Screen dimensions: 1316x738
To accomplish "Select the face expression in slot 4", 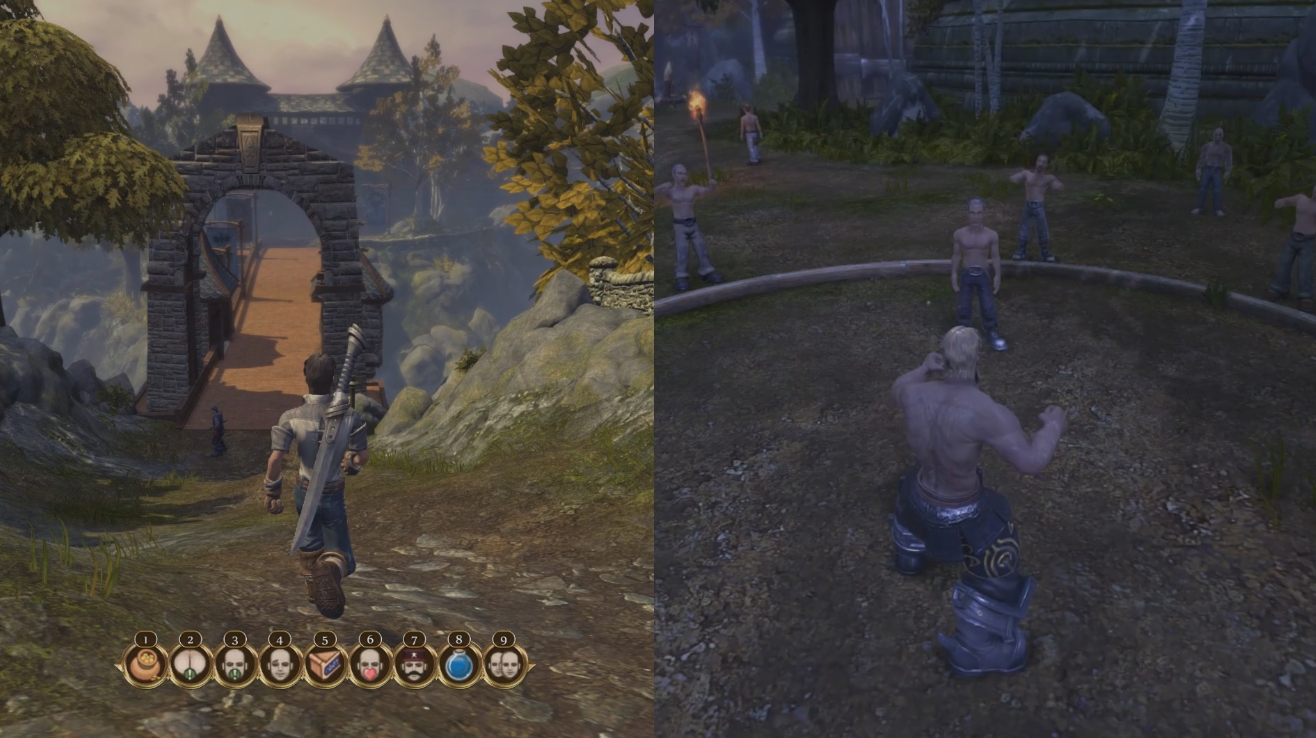I will (281, 662).
